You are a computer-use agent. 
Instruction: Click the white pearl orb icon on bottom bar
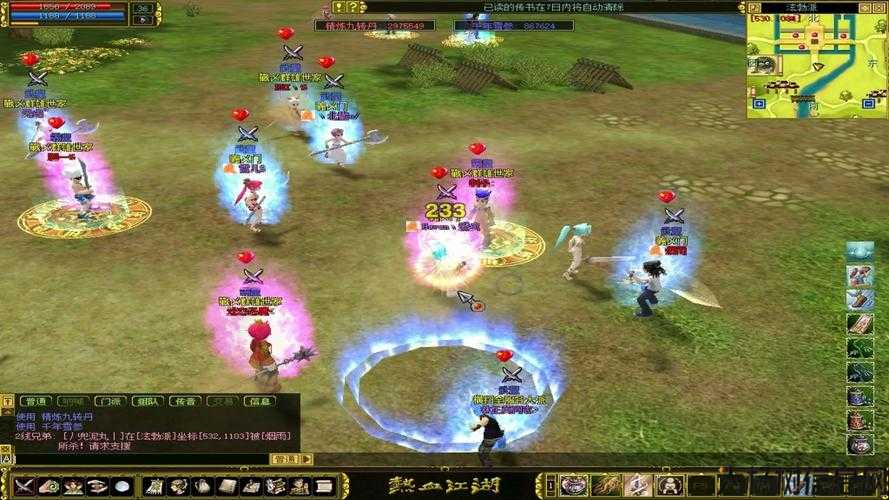[x=122, y=486]
